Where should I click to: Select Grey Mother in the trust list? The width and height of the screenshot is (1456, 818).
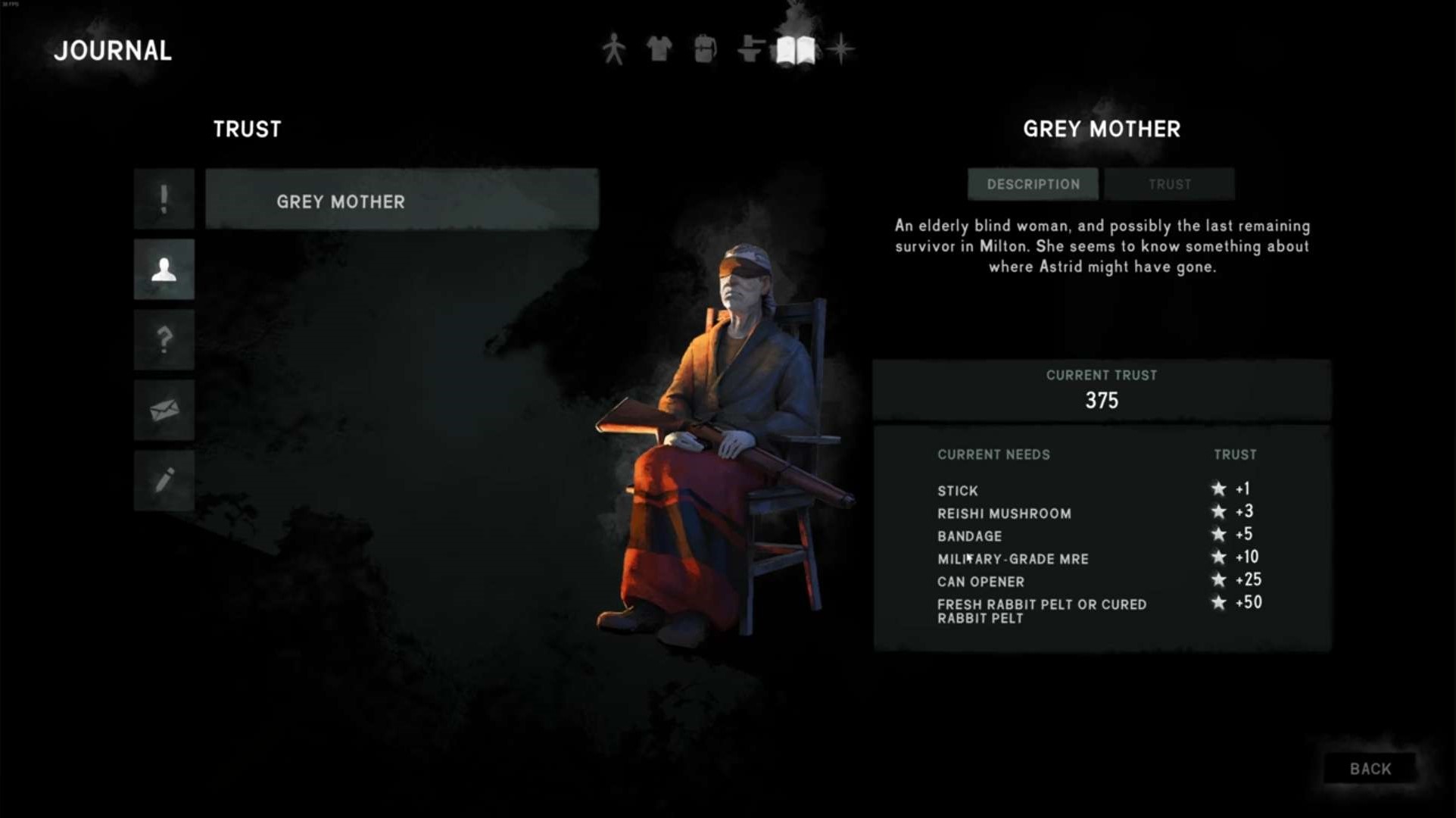(x=401, y=201)
